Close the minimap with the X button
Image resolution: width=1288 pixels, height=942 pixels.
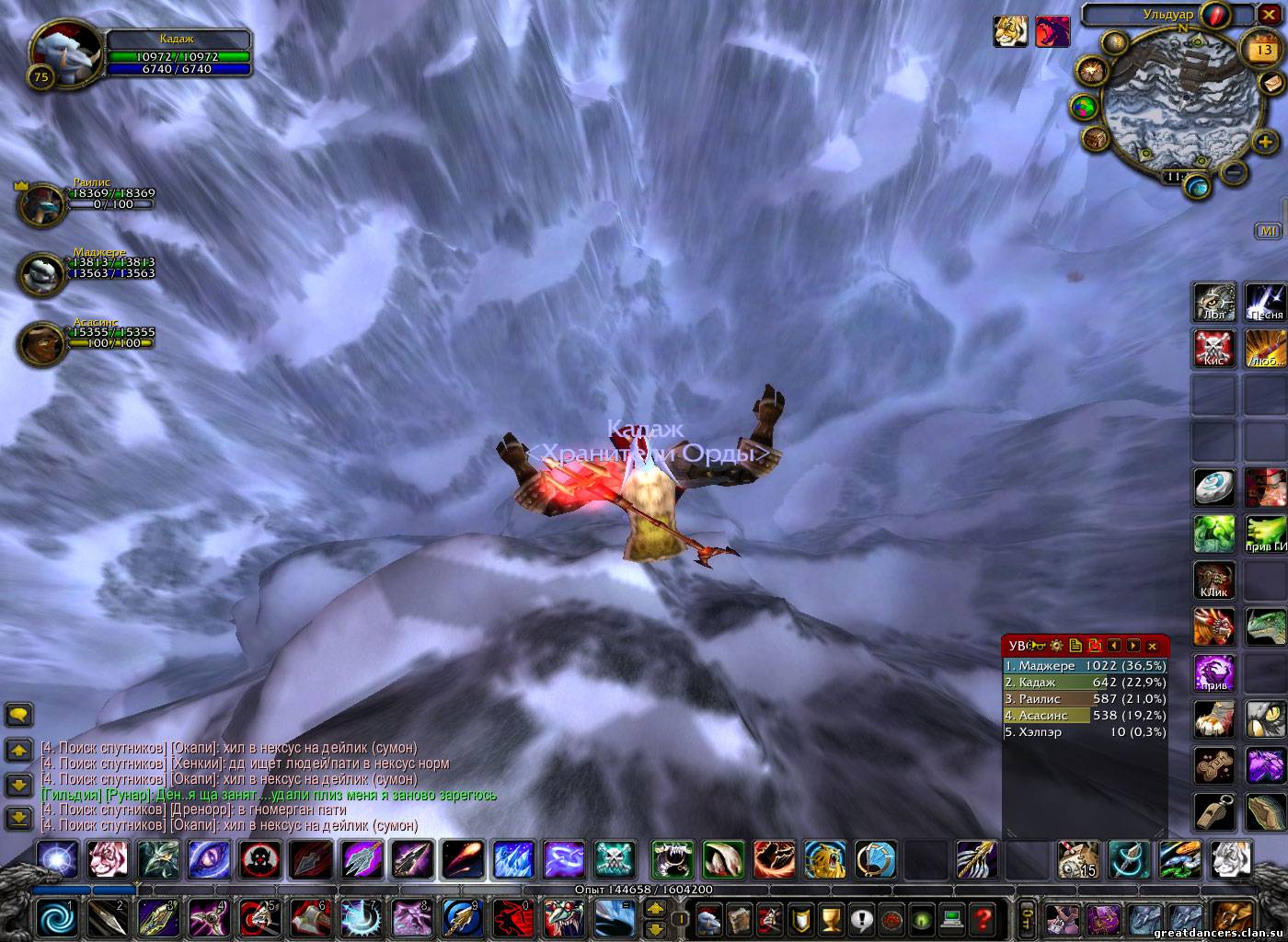tap(1268, 15)
